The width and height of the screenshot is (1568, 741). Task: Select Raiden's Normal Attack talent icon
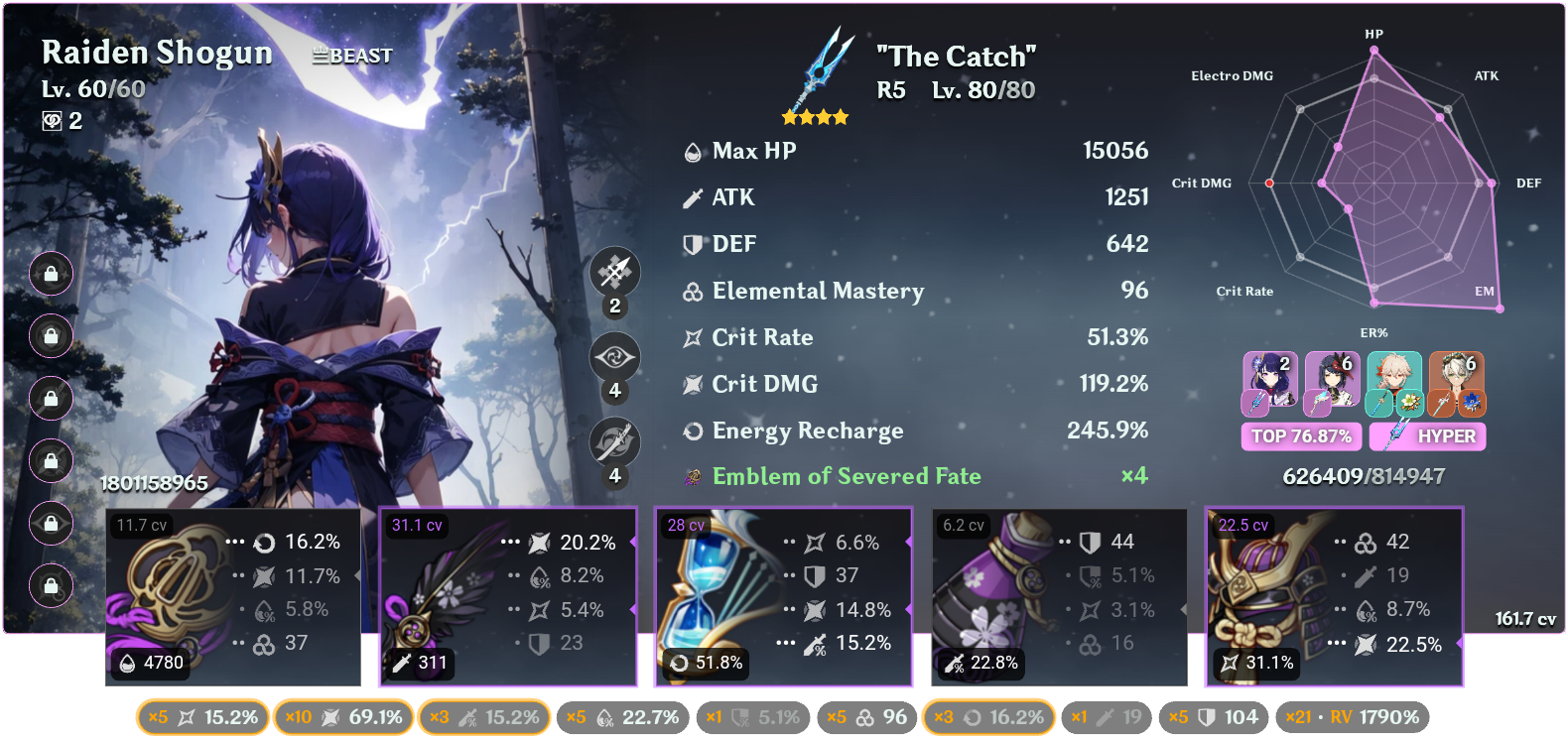tap(615, 273)
